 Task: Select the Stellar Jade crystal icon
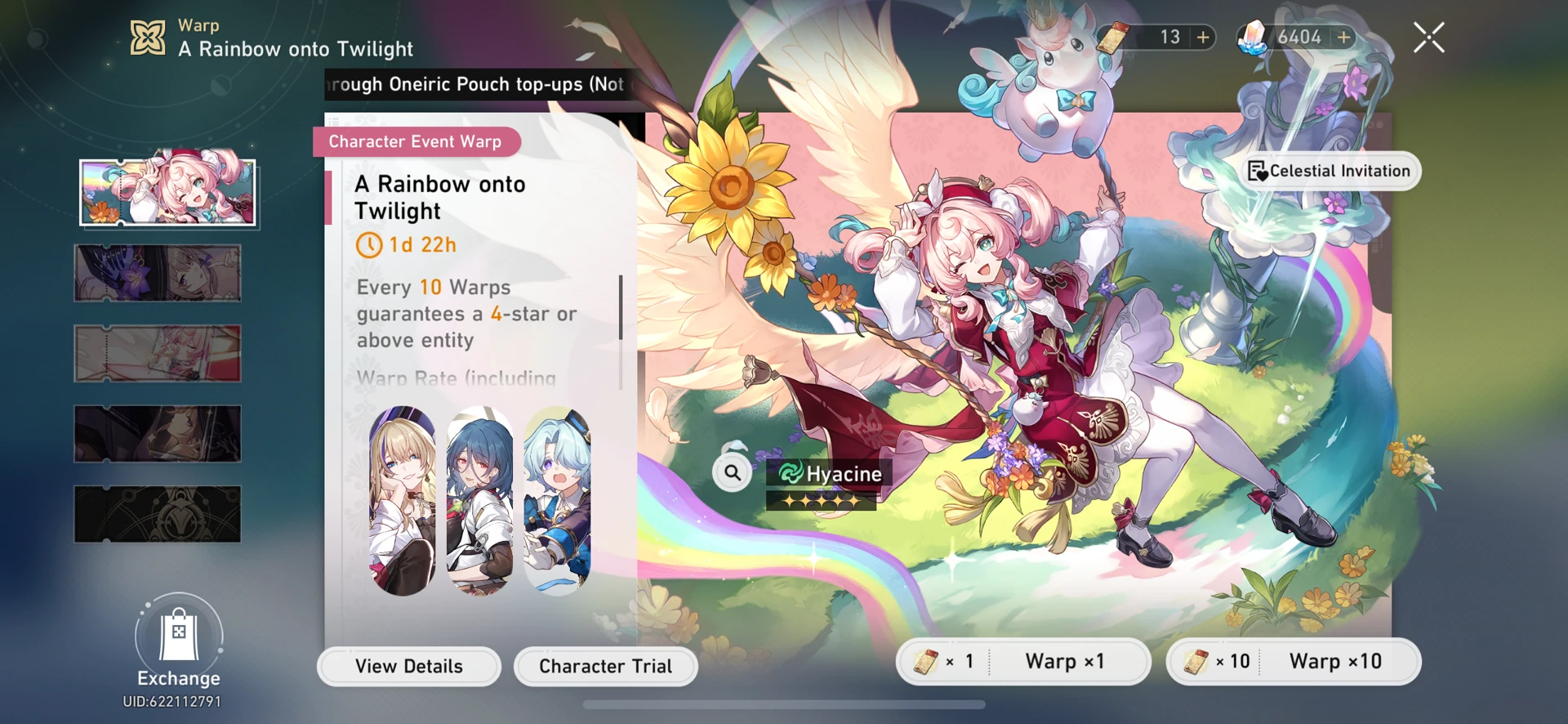pos(1250,37)
